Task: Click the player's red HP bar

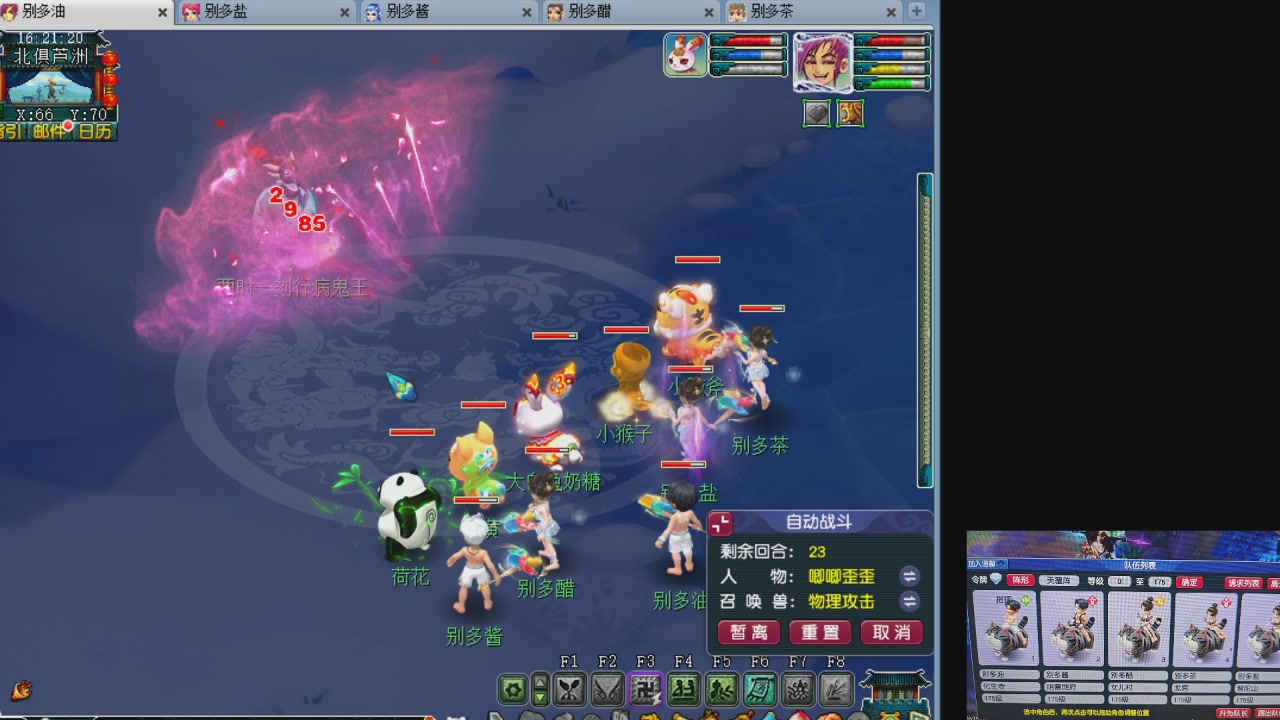Action: point(895,42)
